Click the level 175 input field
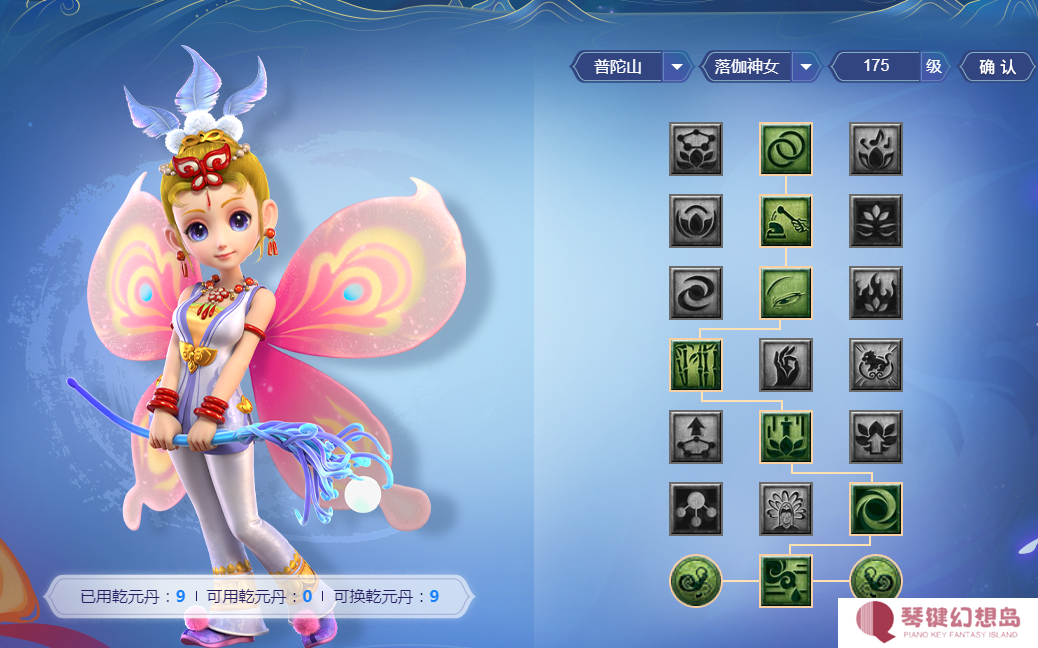1038x648 pixels. 876,66
